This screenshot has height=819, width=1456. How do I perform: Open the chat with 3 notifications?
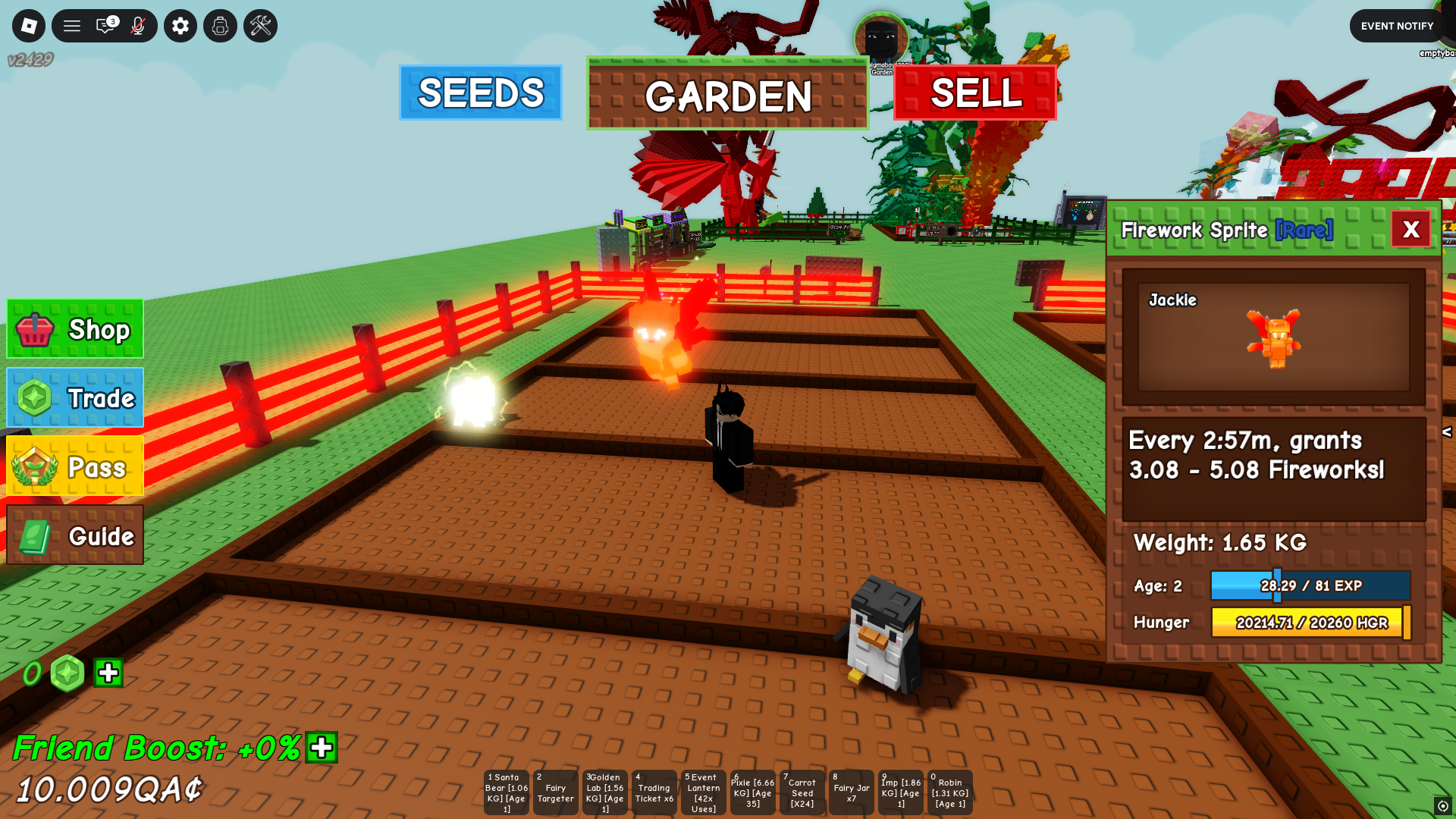coord(103,25)
